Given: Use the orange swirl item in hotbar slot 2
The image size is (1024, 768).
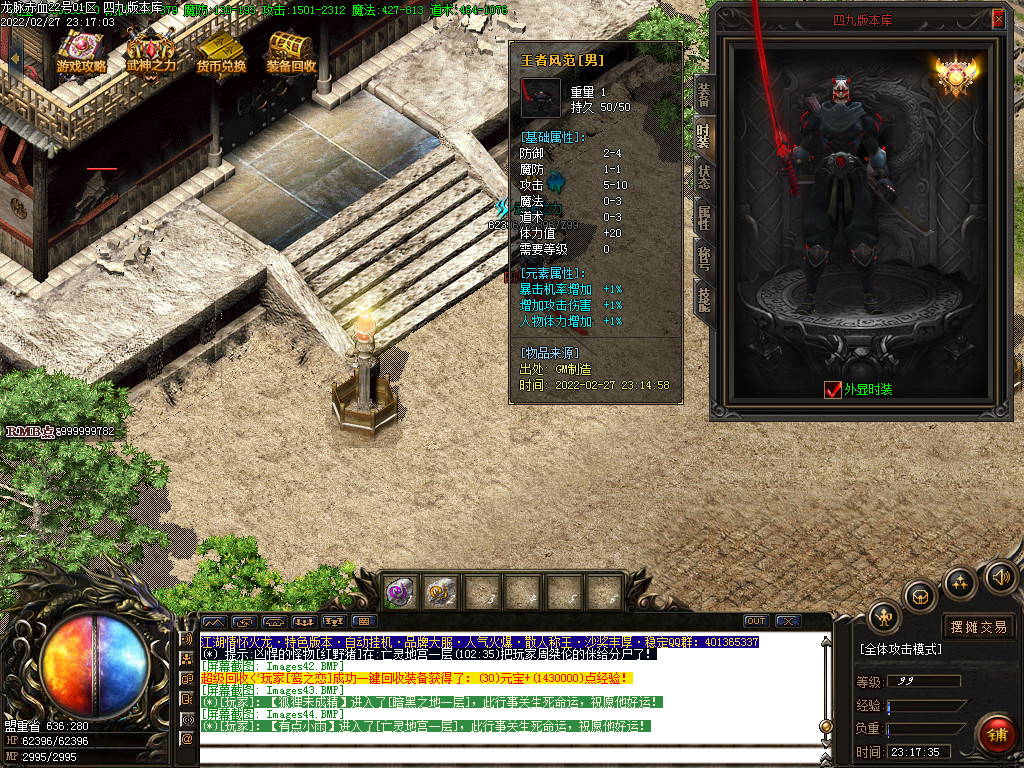Looking at the screenshot, I should pos(440,591).
